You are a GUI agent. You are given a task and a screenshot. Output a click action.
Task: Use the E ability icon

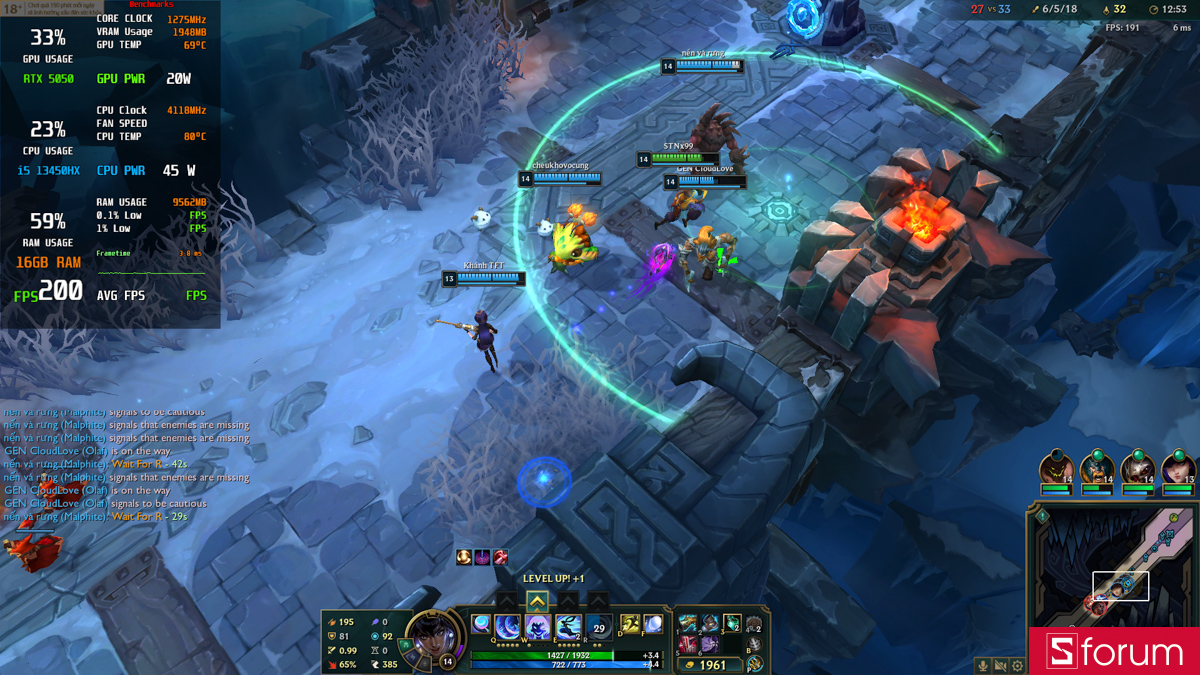tap(568, 627)
